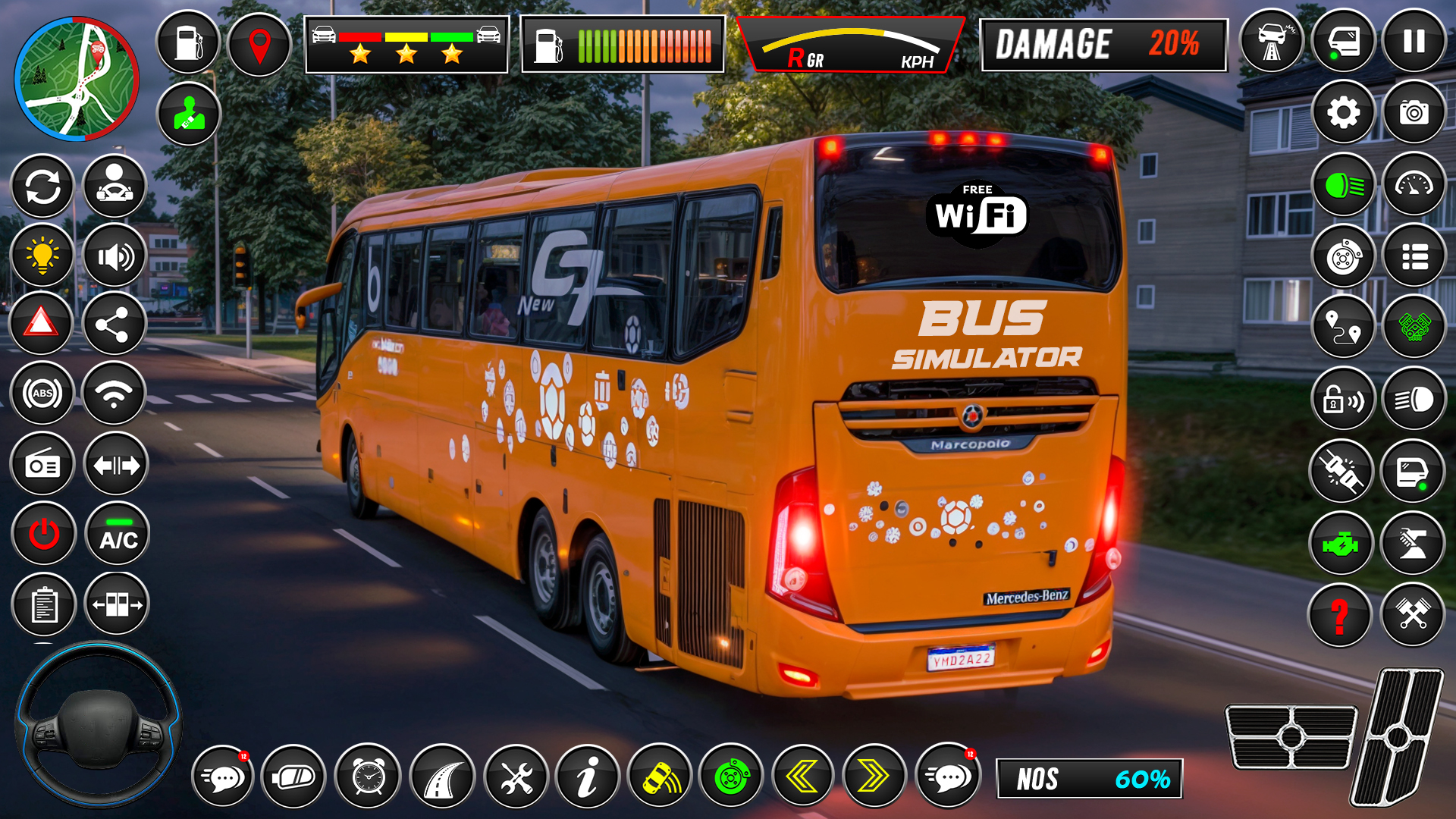The height and width of the screenshot is (819, 1456).
Task: Toggle the interior cabin lights
Action: click(43, 256)
